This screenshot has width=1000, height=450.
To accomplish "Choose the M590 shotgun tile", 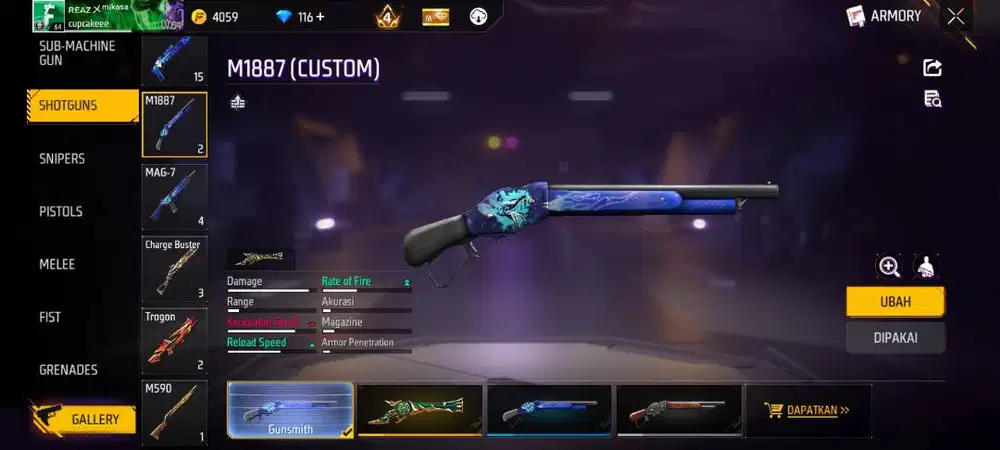I will (174, 410).
